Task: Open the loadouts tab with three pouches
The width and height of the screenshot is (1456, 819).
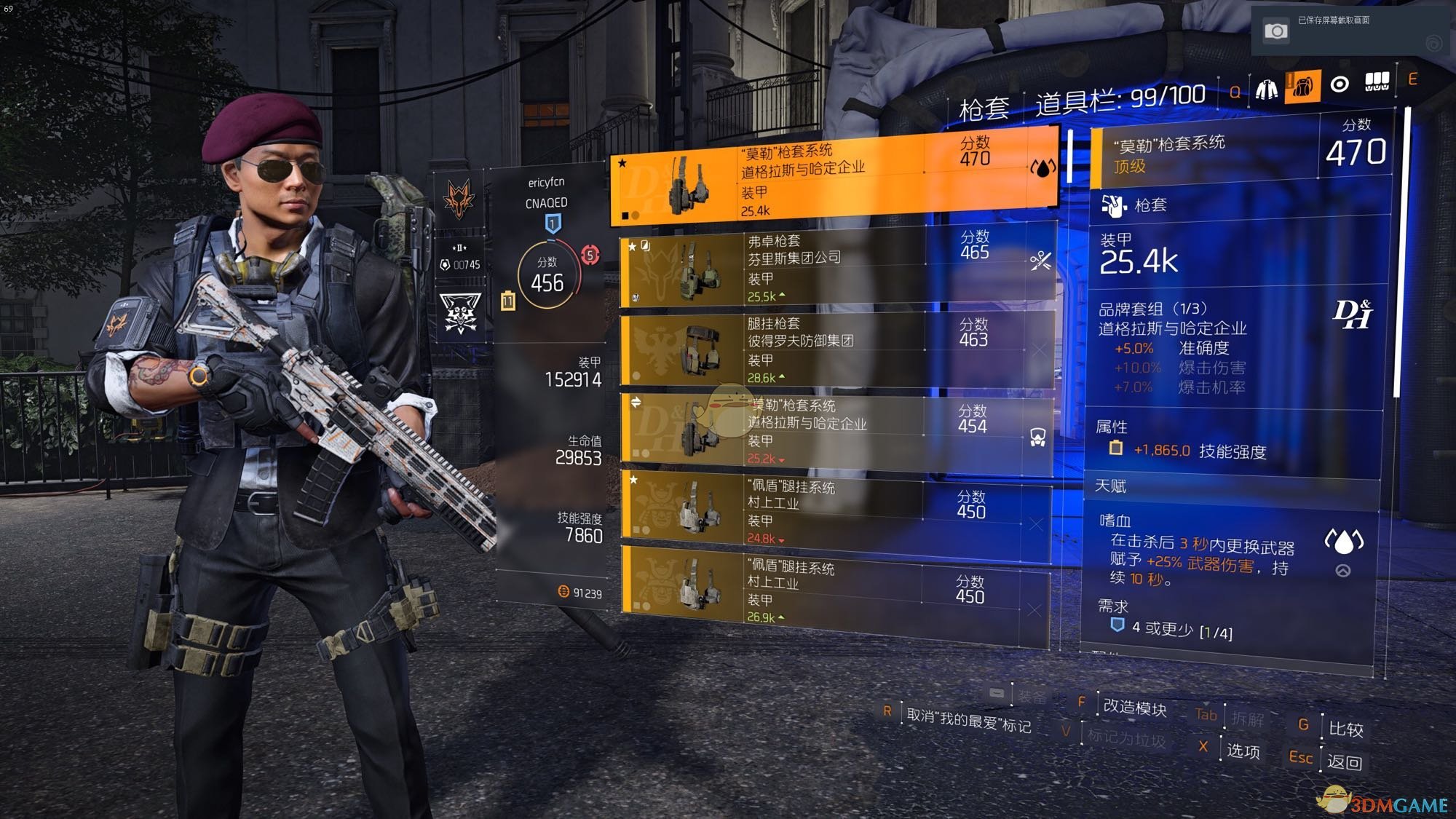Action: click(x=1377, y=82)
